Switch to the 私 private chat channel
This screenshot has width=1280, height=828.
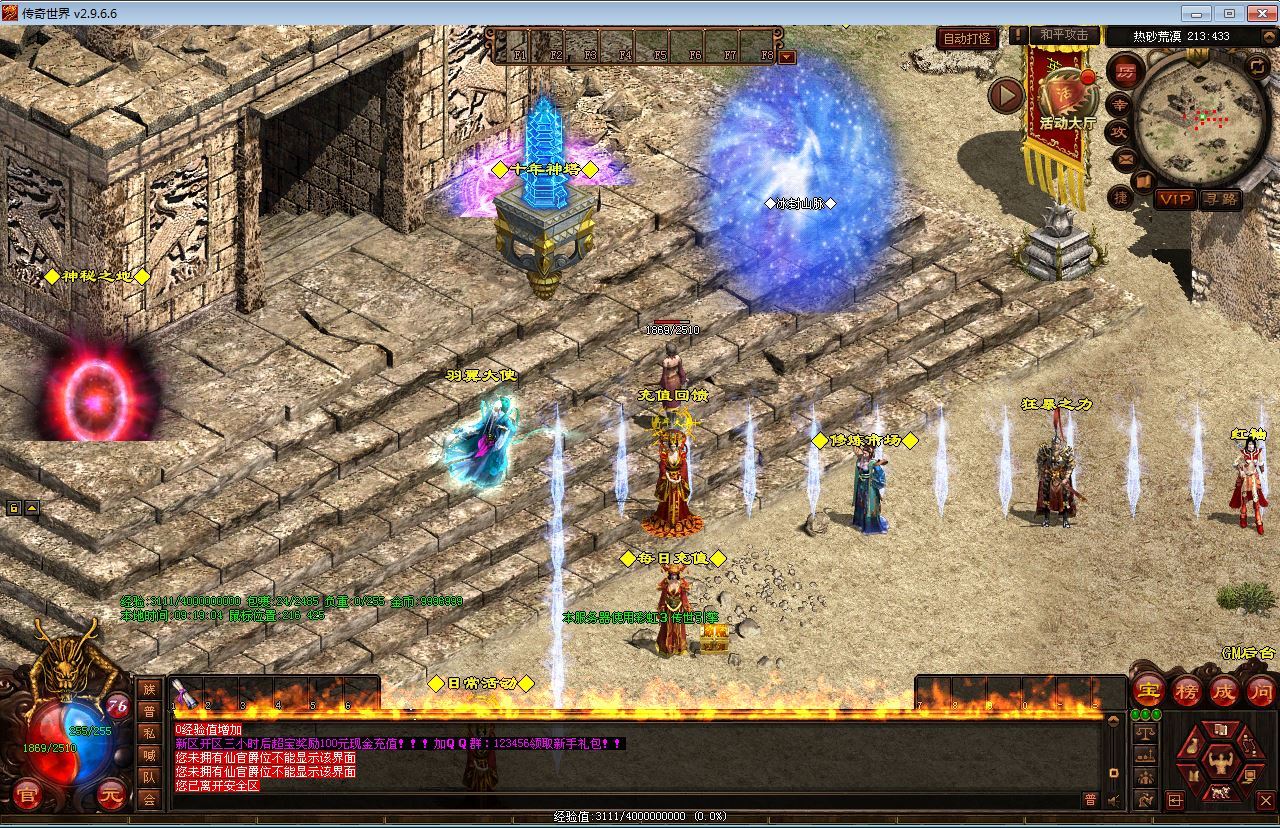[x=149, y=733]
